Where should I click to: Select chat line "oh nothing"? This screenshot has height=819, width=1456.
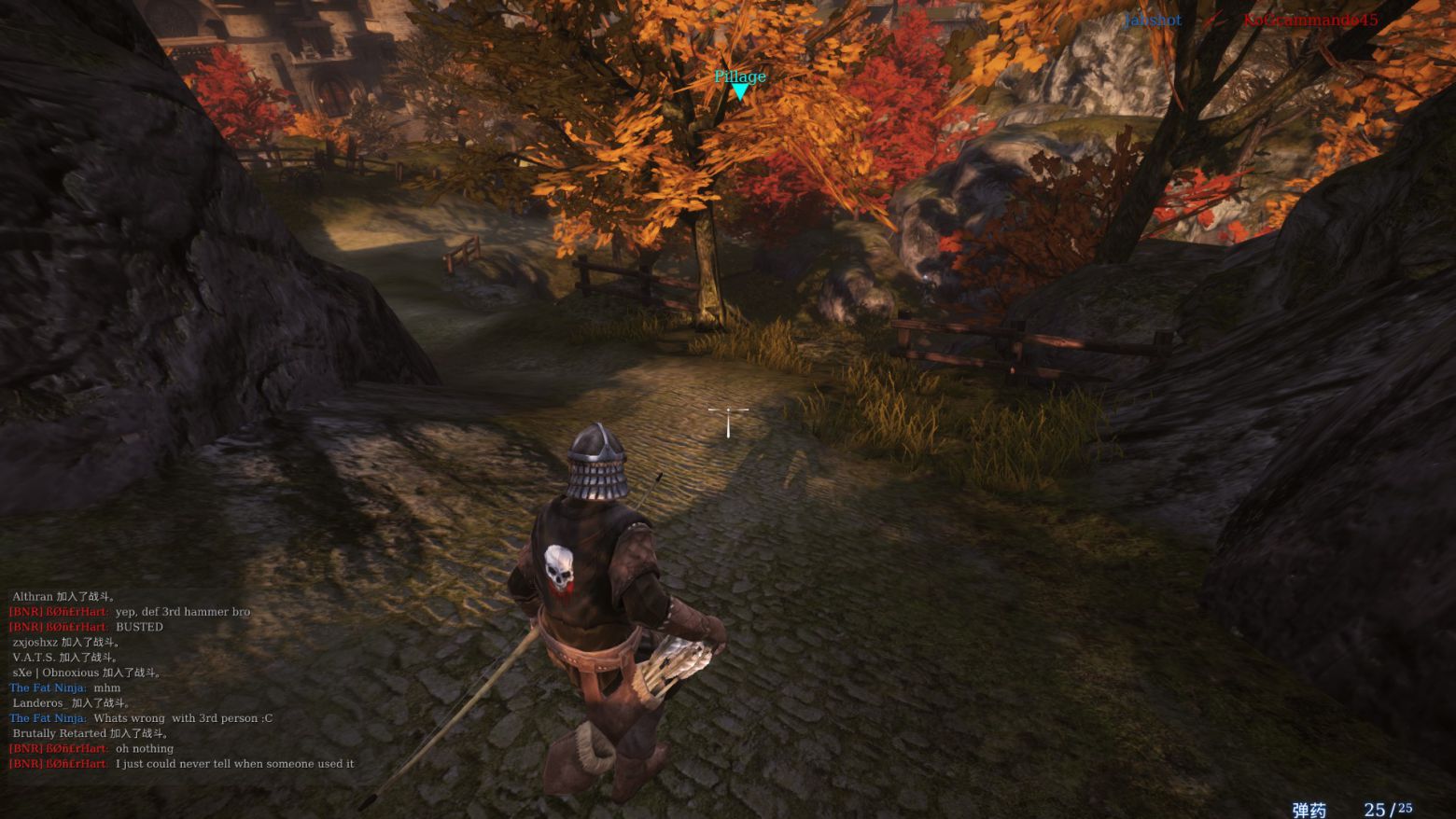(144, 748)
